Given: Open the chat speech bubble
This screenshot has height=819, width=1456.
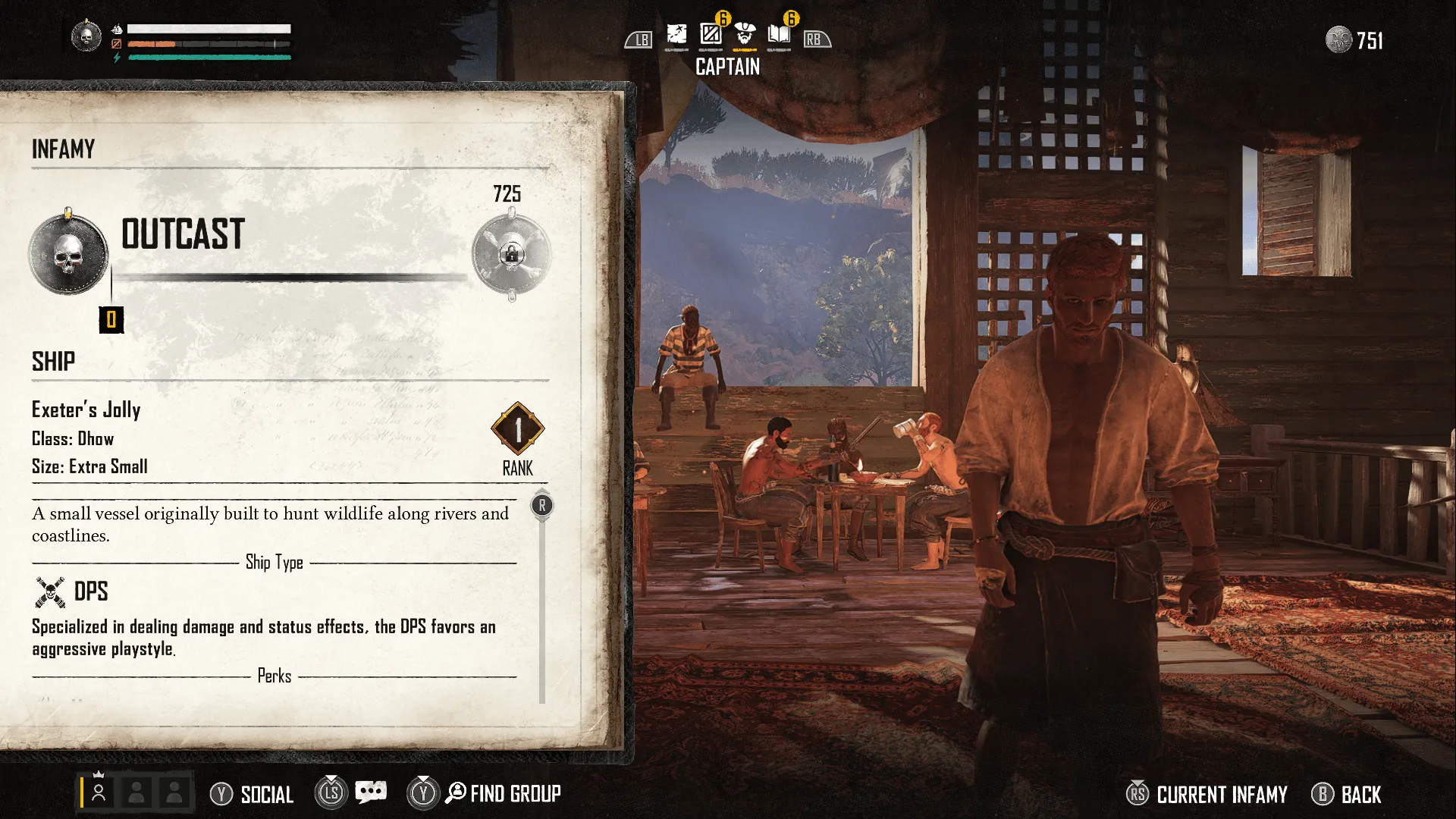Looking at the screenshot, I should pos(371,792).
